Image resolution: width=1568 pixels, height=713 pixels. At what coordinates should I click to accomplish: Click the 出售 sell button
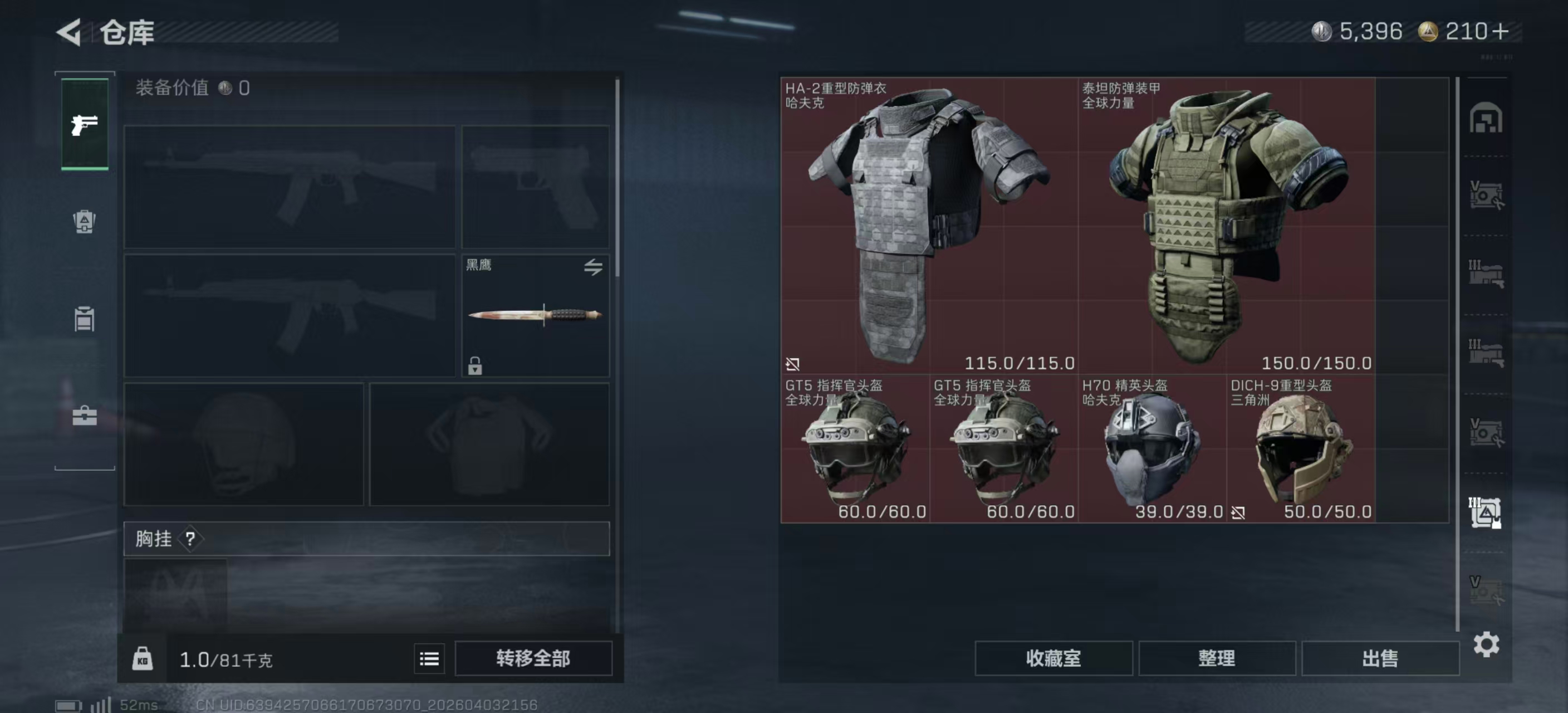(1380, 658)
